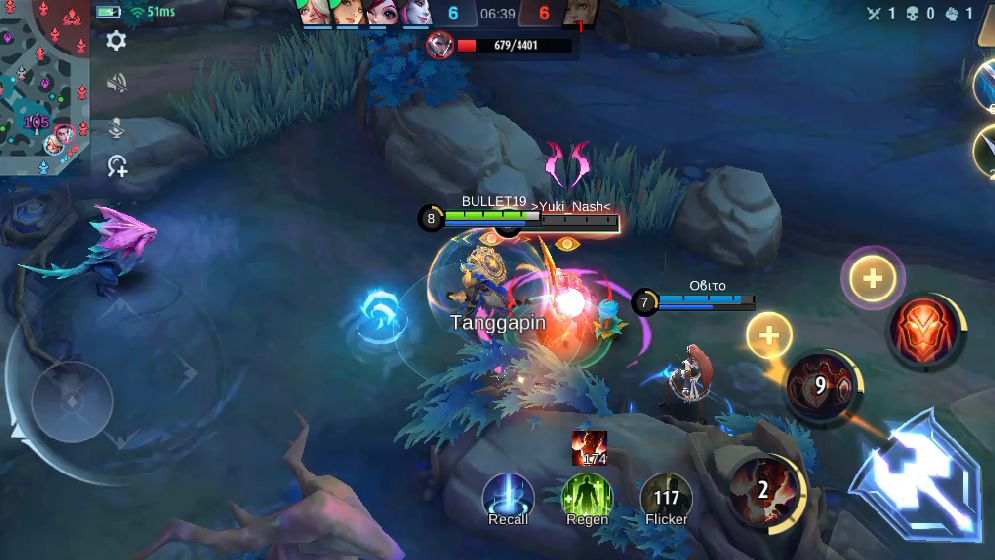Open the settings gear menu
This screenshot has height=560, width=995.
[x=116, y=41]
